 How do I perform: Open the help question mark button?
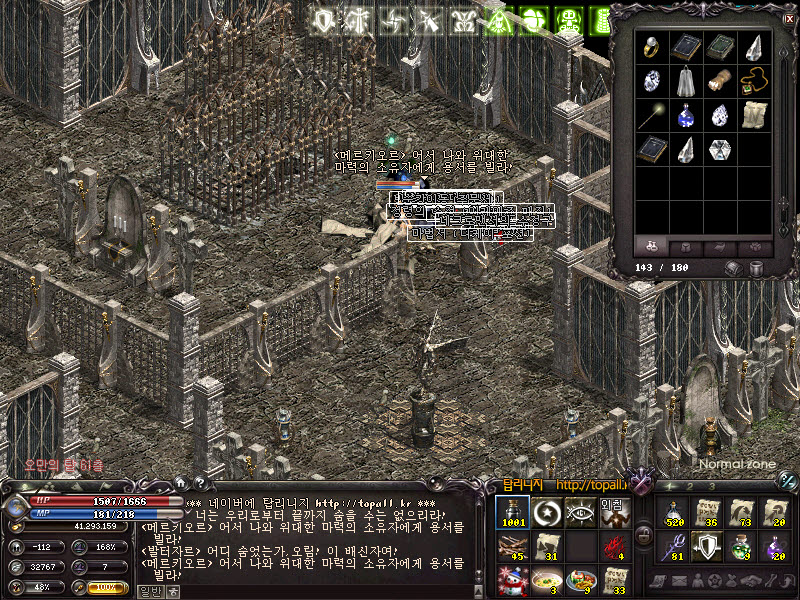click(x=199, y=482)
